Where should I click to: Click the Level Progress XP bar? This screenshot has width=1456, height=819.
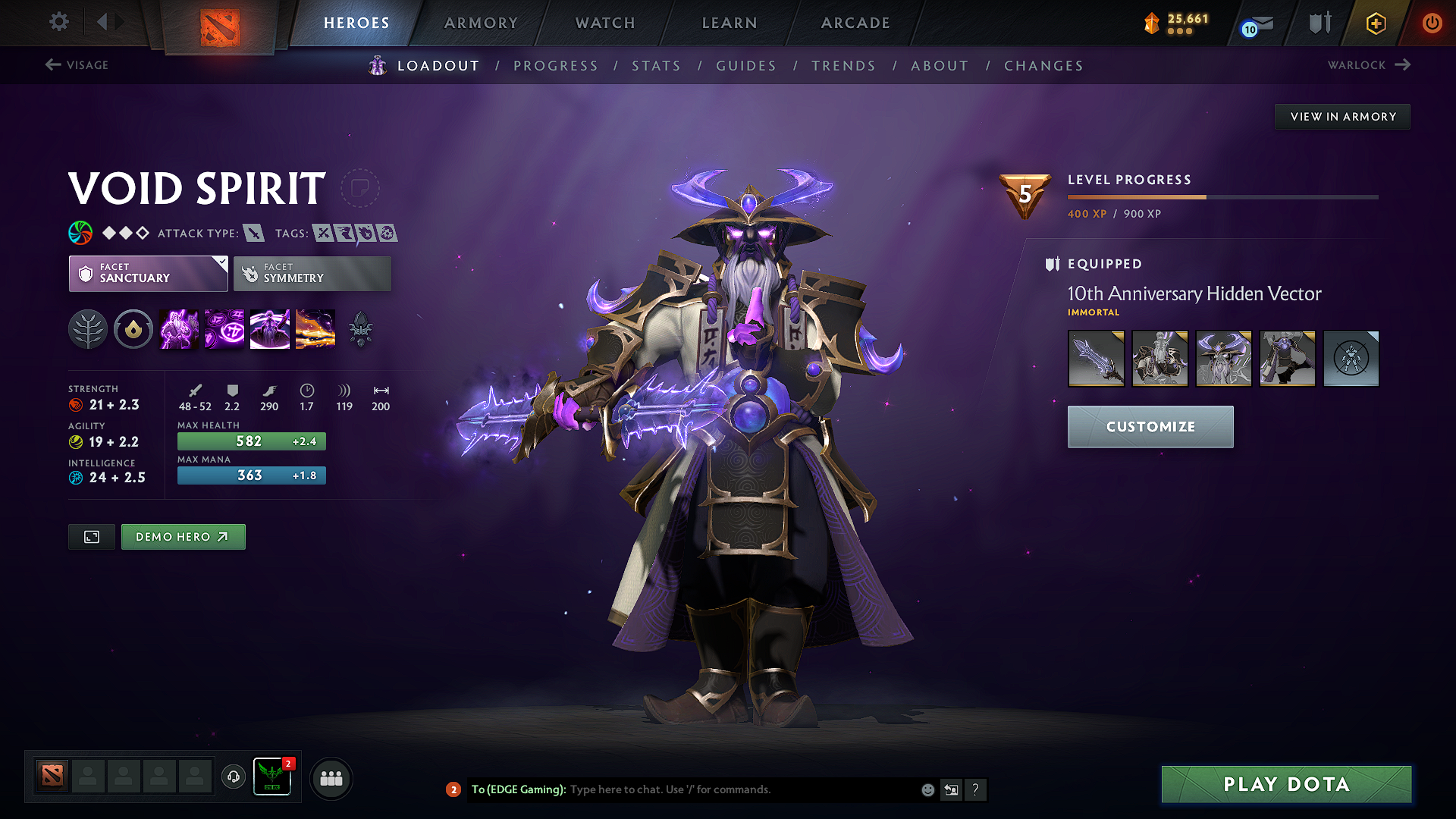[x=1222, y=196]
